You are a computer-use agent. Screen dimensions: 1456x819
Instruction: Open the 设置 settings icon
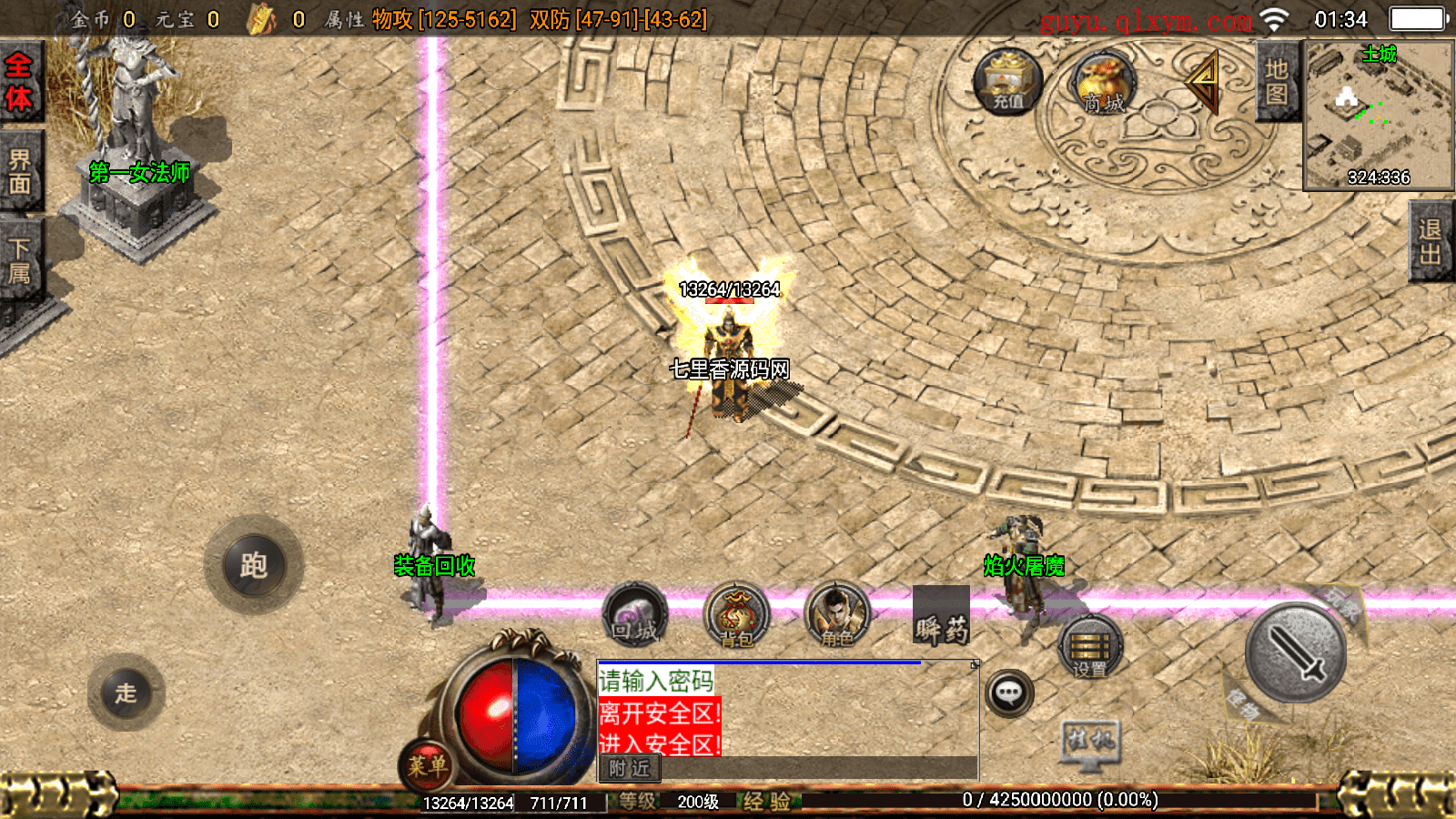1090,647
